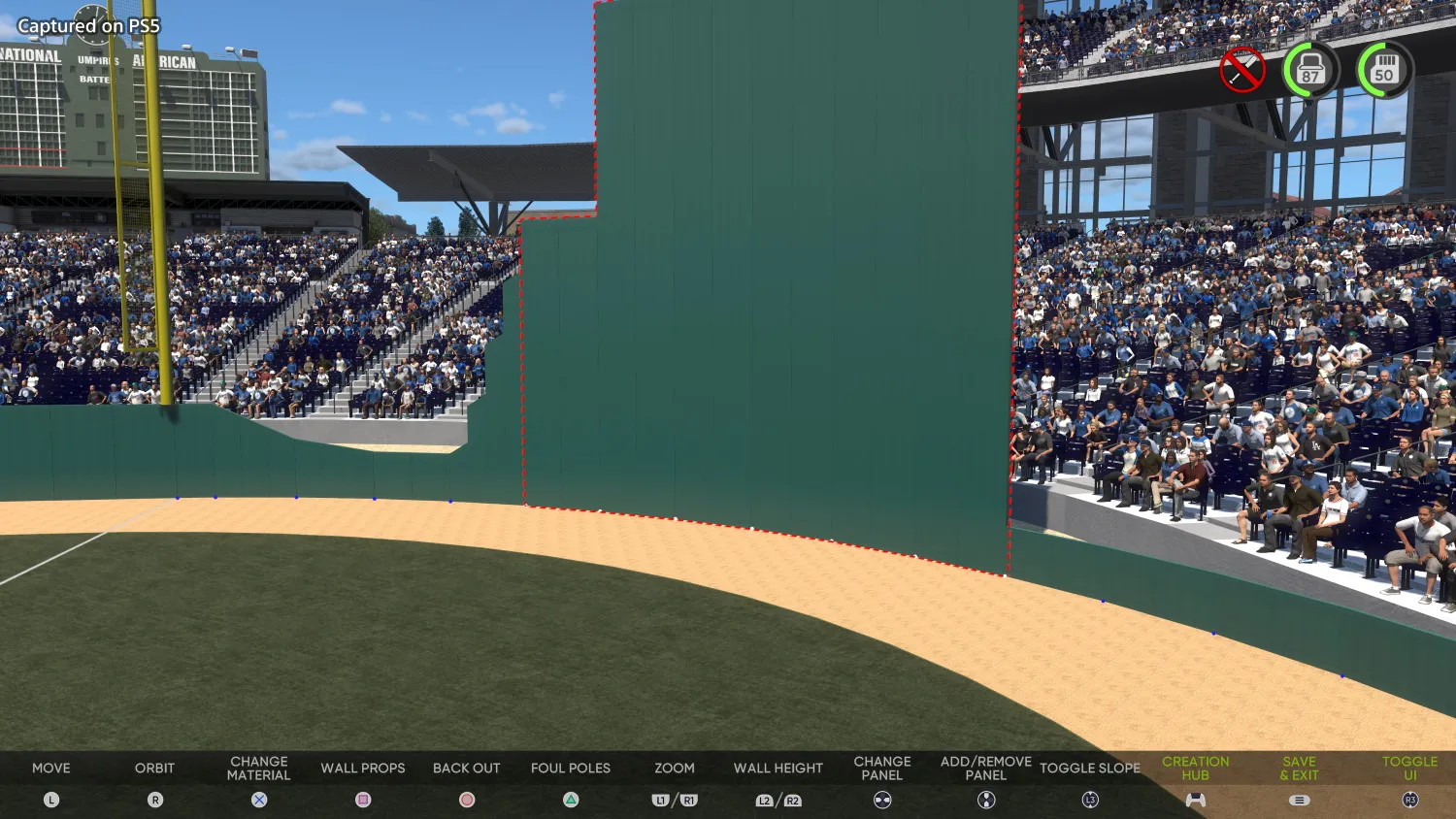Click the Square button icon for Wall Props

coord(363,800)
